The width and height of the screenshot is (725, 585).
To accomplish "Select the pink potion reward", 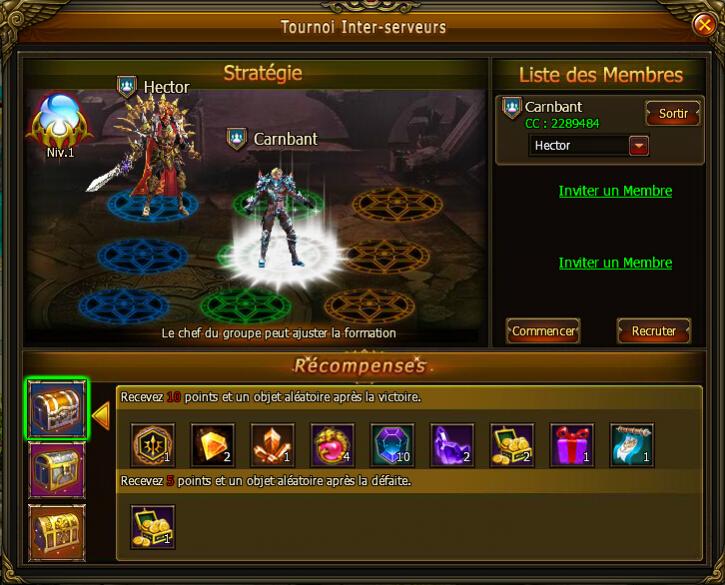I will point(333,445).
